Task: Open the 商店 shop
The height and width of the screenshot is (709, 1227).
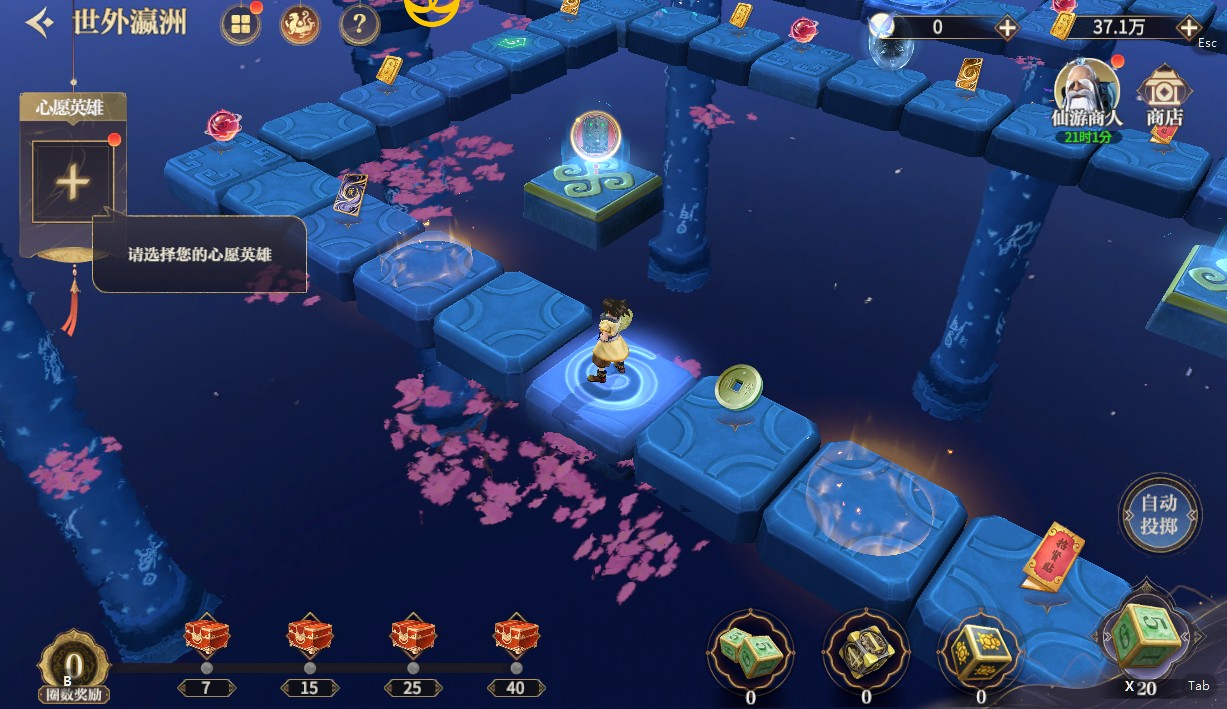Action: pyautogui.click(x=1164, y=95)
